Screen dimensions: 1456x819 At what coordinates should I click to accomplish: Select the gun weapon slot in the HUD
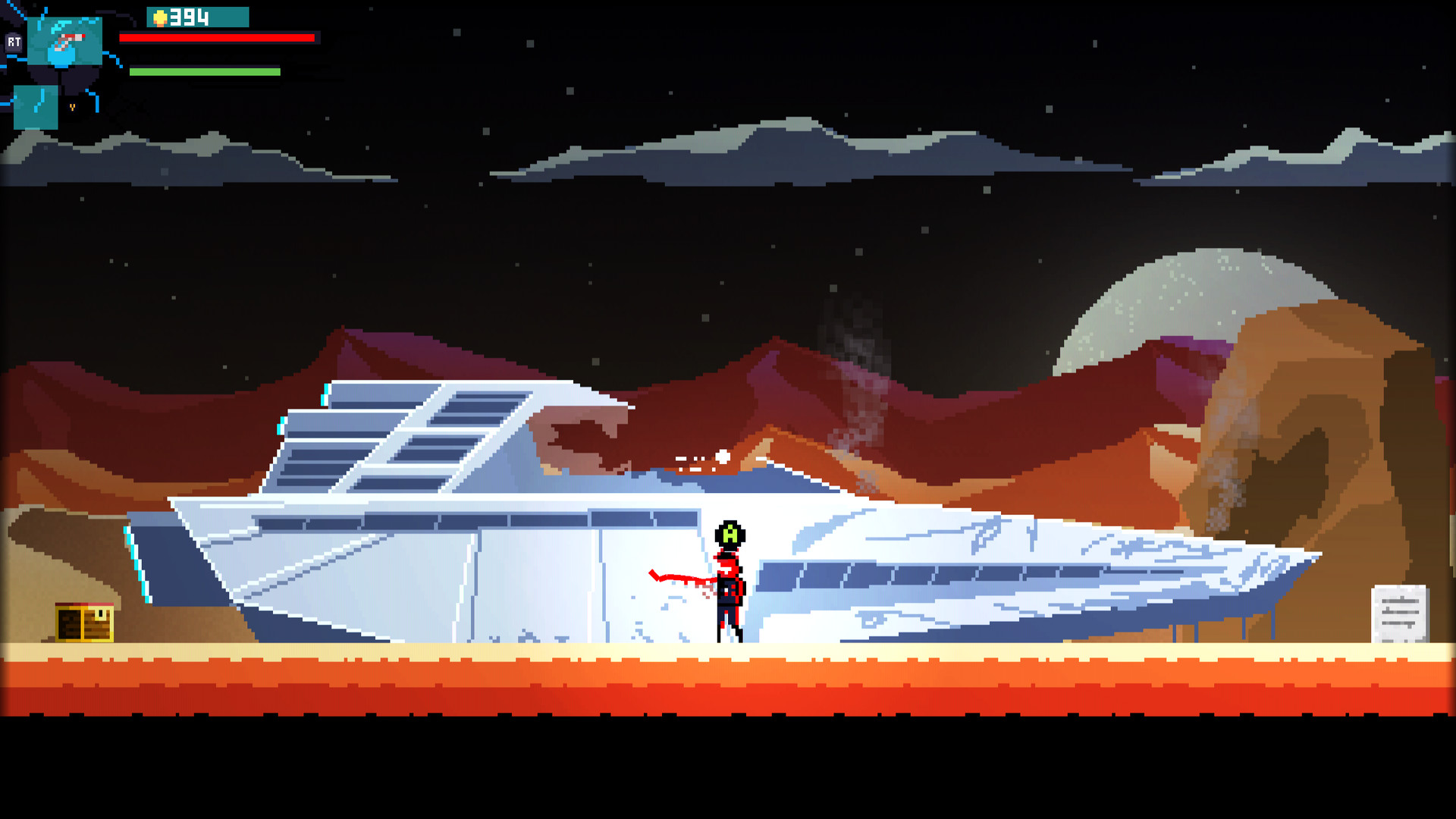coord(64,39)
